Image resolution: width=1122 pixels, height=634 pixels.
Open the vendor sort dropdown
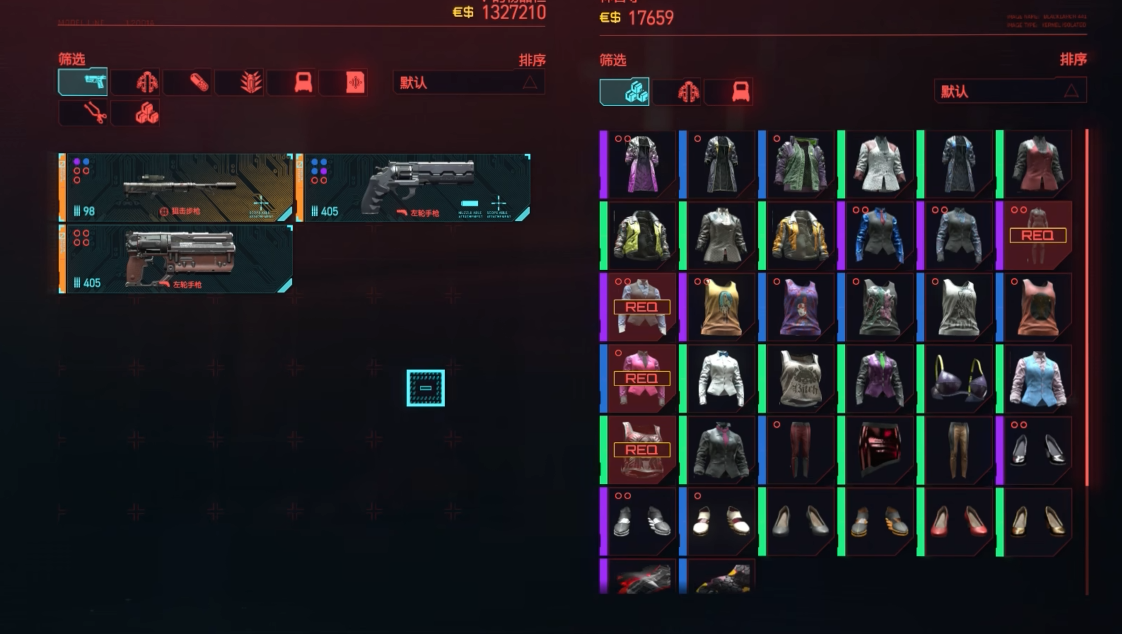tap(1010, 91)
